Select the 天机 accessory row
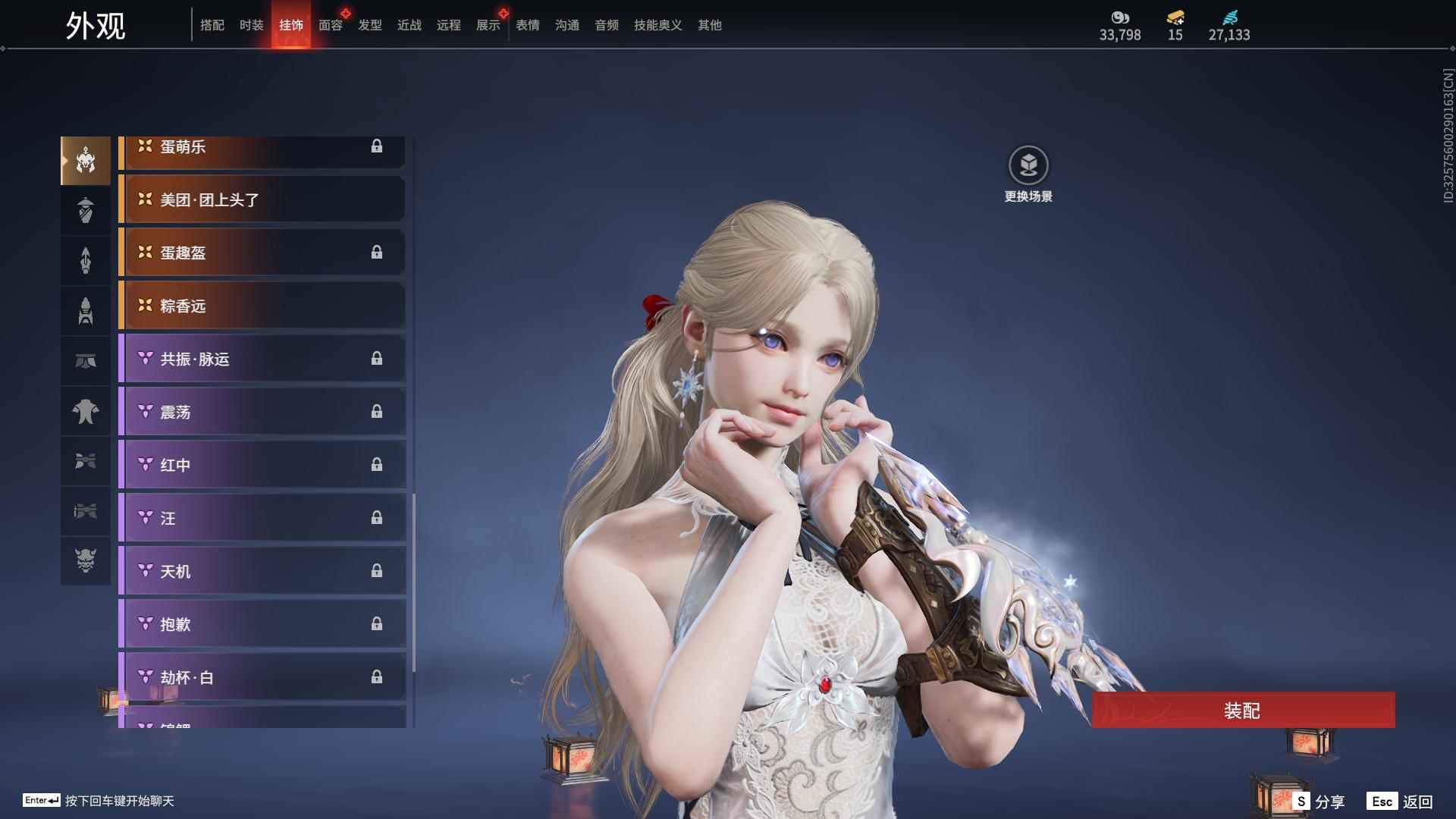This screenshot has width=1456, height=819. pos(262,571)
